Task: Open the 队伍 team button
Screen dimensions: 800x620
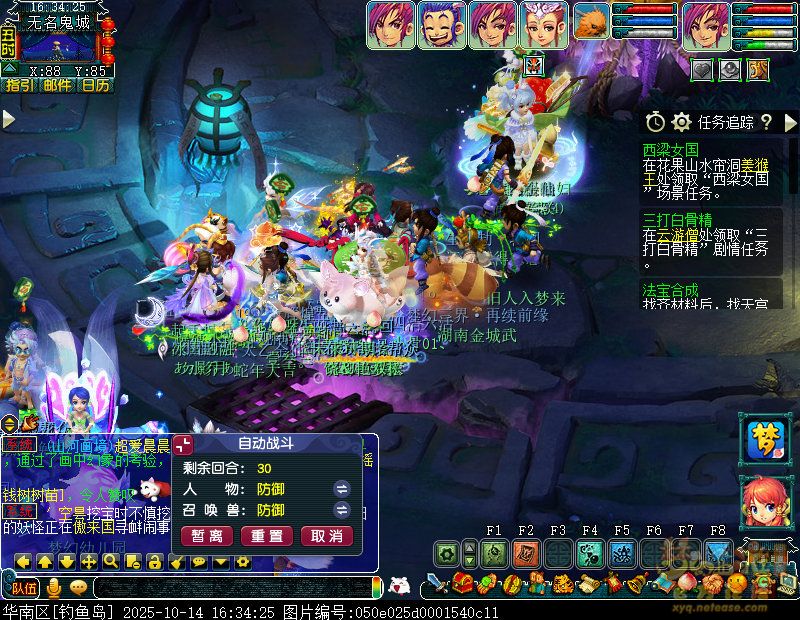Action: pos(24,587)
